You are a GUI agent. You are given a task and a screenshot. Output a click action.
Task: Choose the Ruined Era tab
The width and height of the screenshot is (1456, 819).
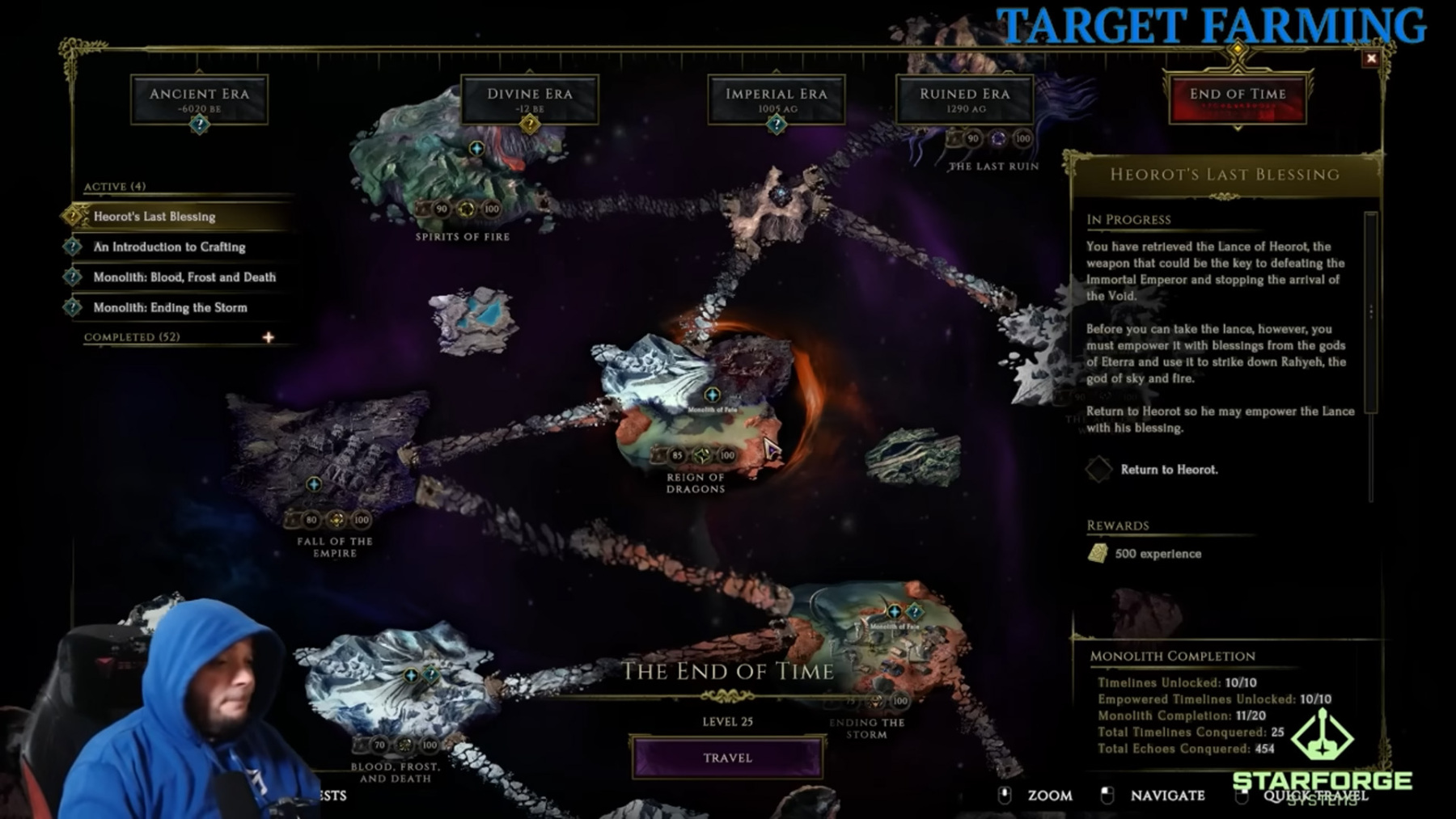964,99
